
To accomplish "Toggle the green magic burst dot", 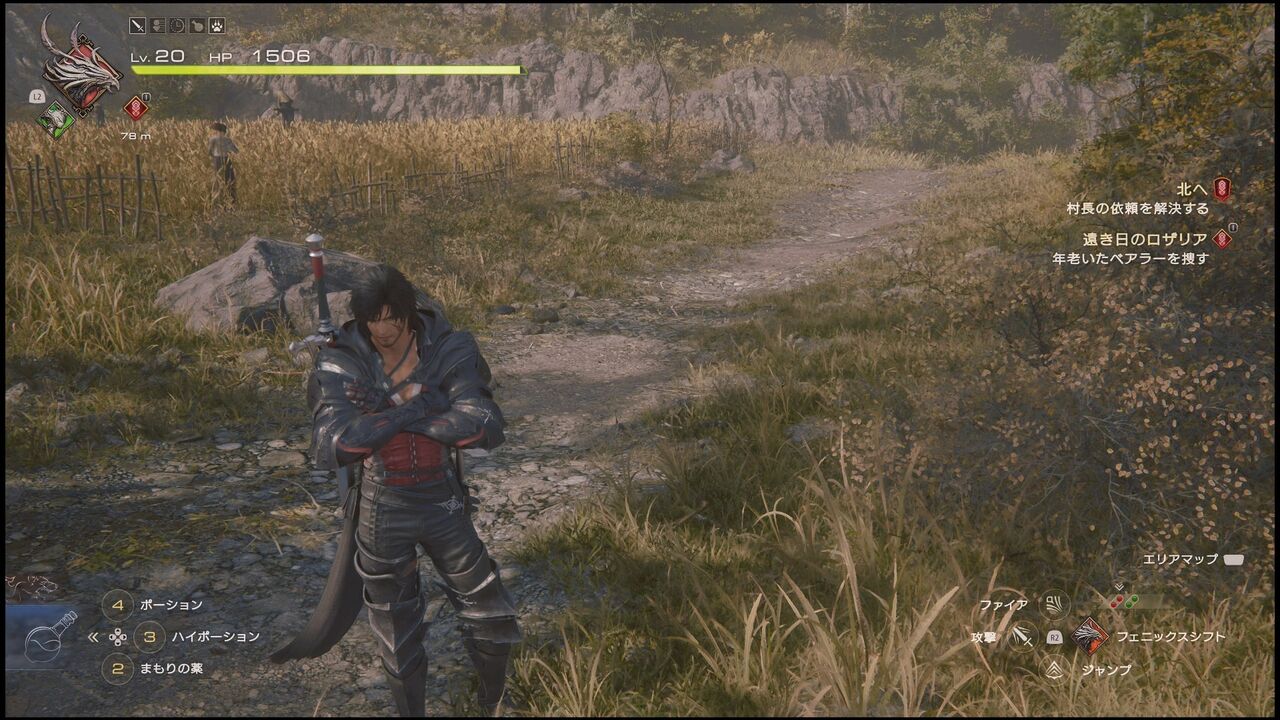I will pyautogui.click(x=1130, y=602).
